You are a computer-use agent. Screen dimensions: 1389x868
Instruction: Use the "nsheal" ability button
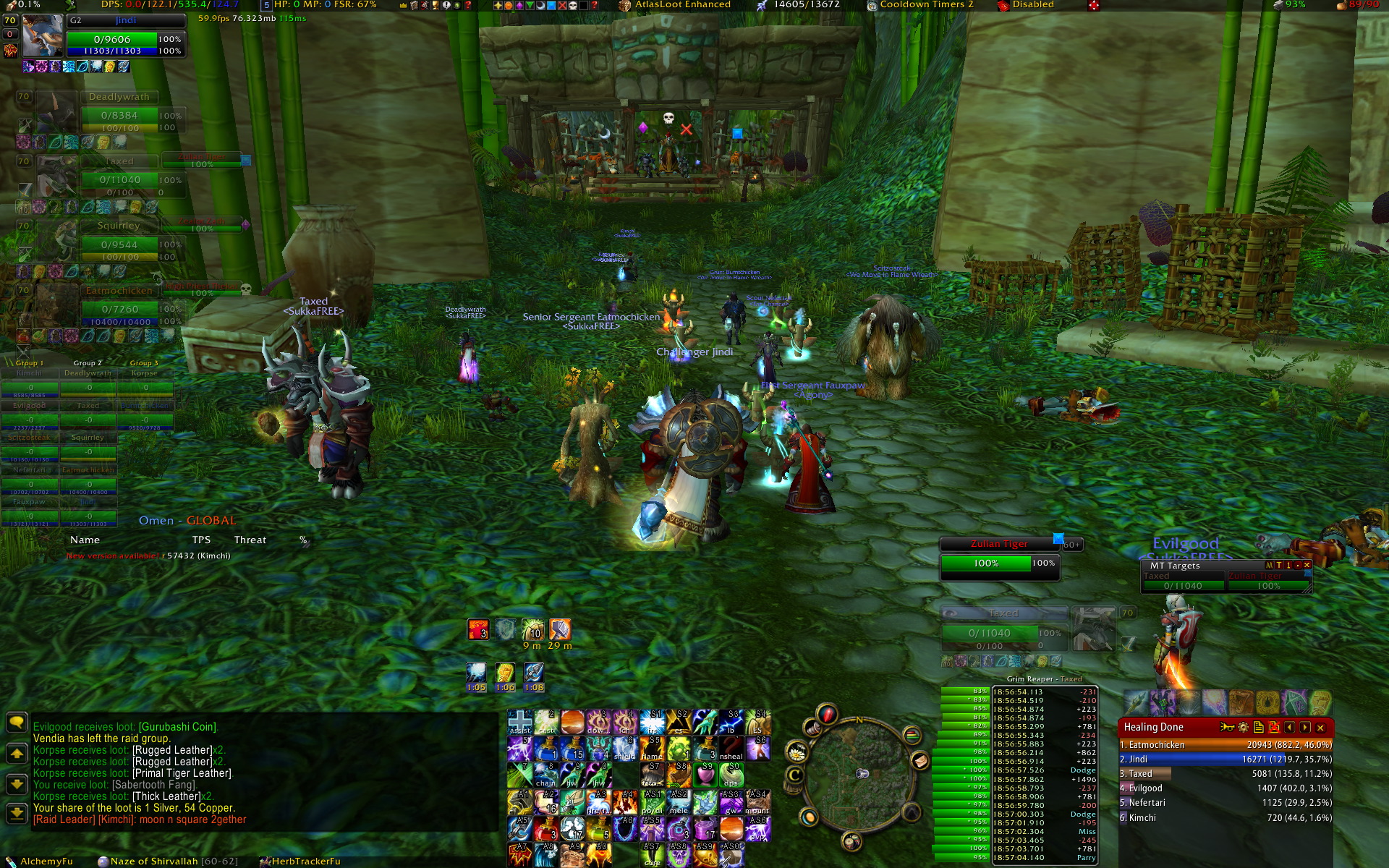click(731, 749)
